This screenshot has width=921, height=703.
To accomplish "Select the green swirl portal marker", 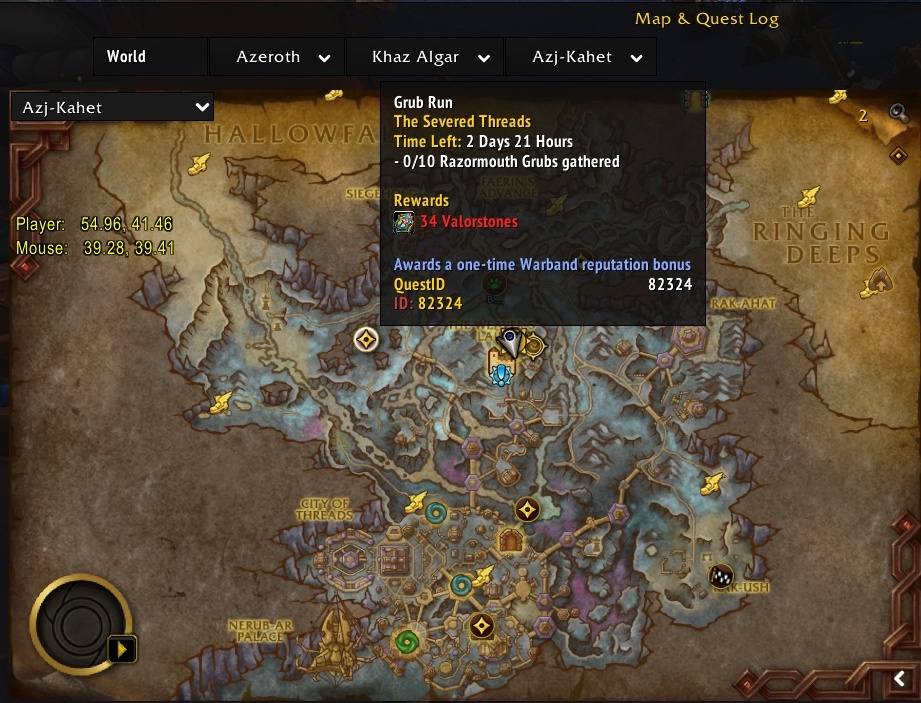I will click(406, 640).
